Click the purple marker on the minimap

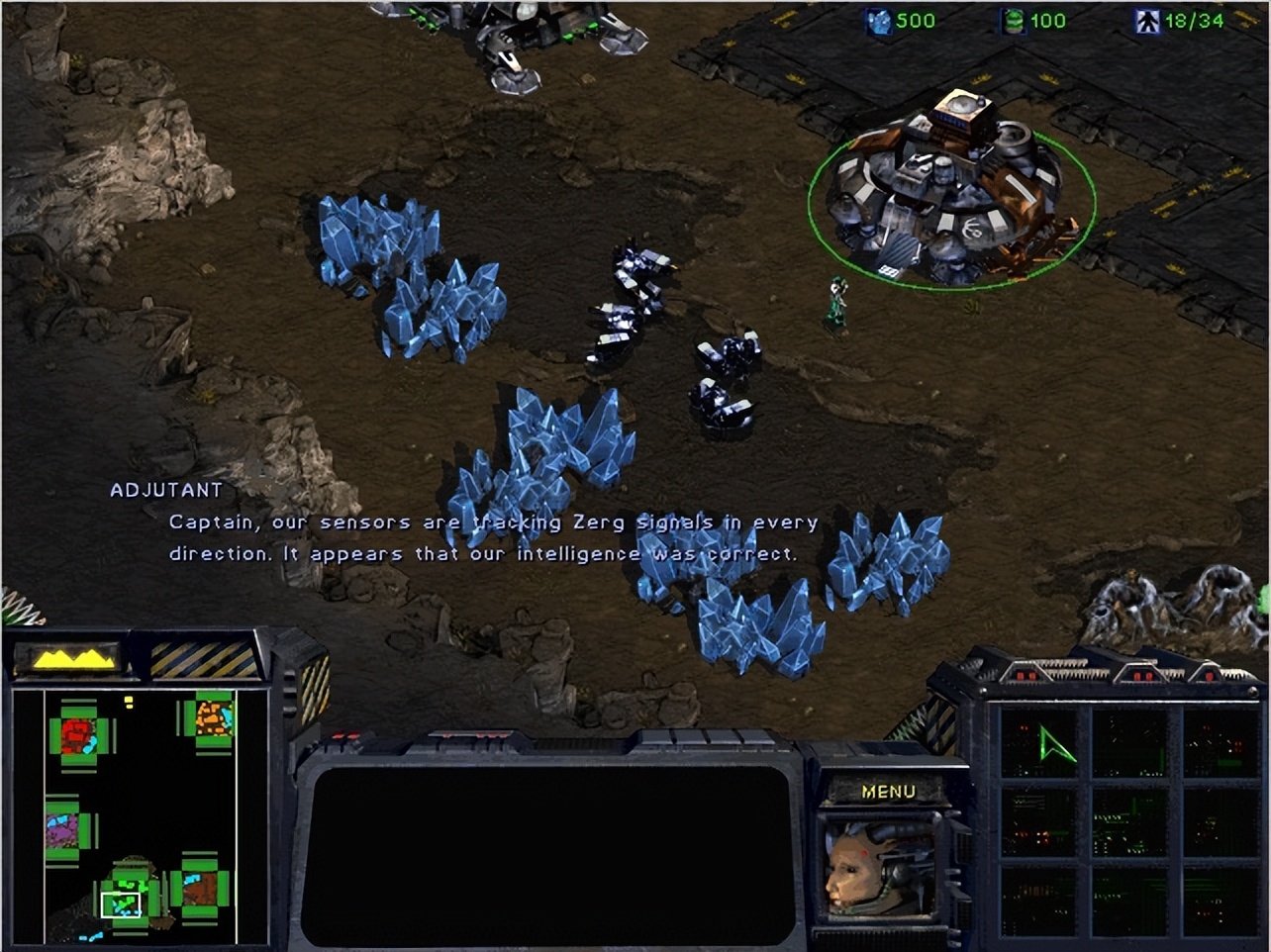[x=61, y=831]
